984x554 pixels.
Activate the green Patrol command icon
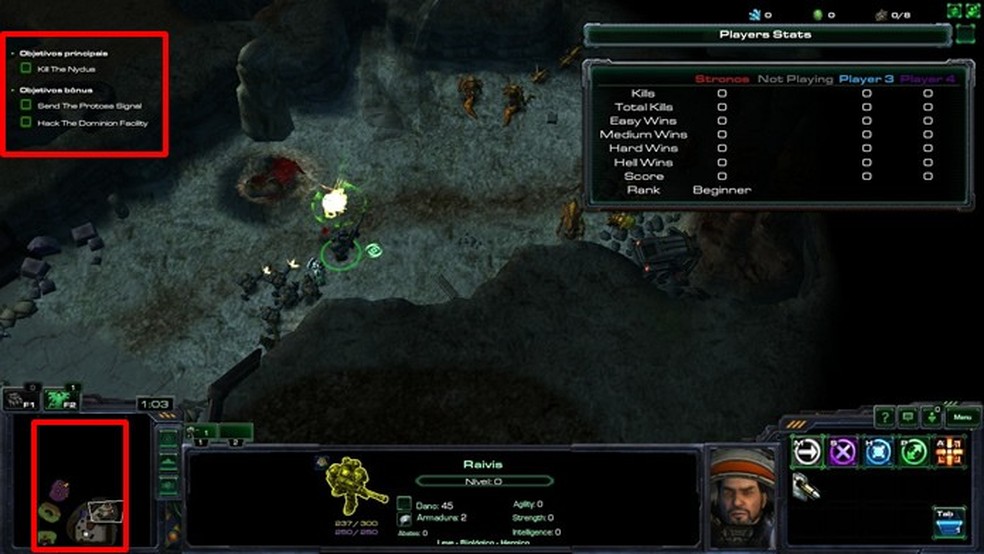click(913, 452)
